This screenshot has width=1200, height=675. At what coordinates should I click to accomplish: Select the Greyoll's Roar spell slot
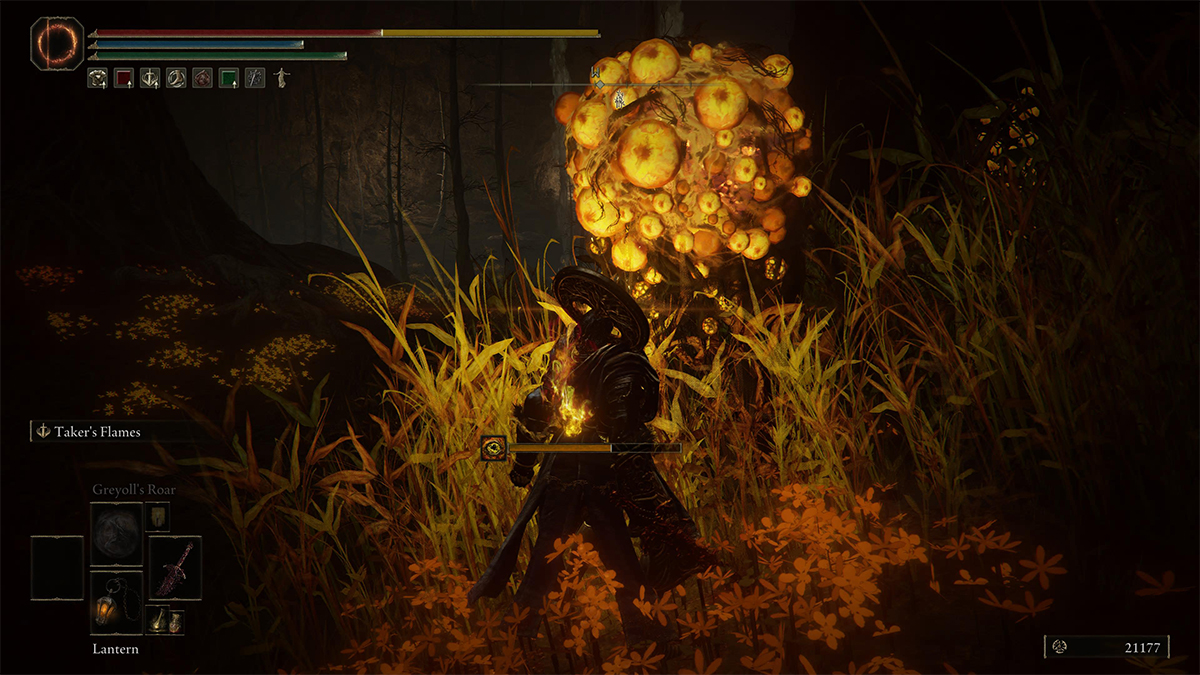[x=116, y=534]
